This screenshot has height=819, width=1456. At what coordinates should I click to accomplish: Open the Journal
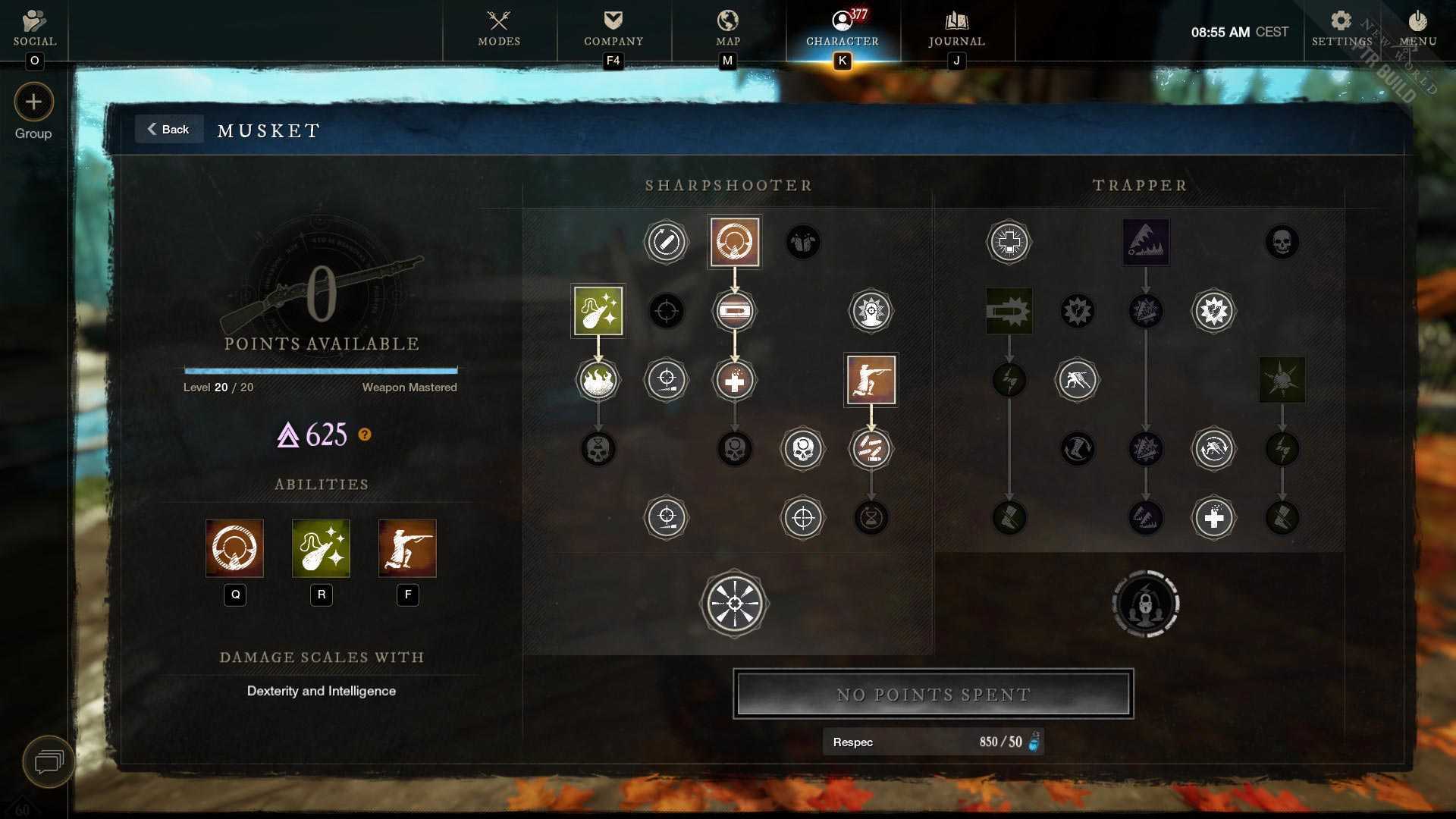coord(956,29)
